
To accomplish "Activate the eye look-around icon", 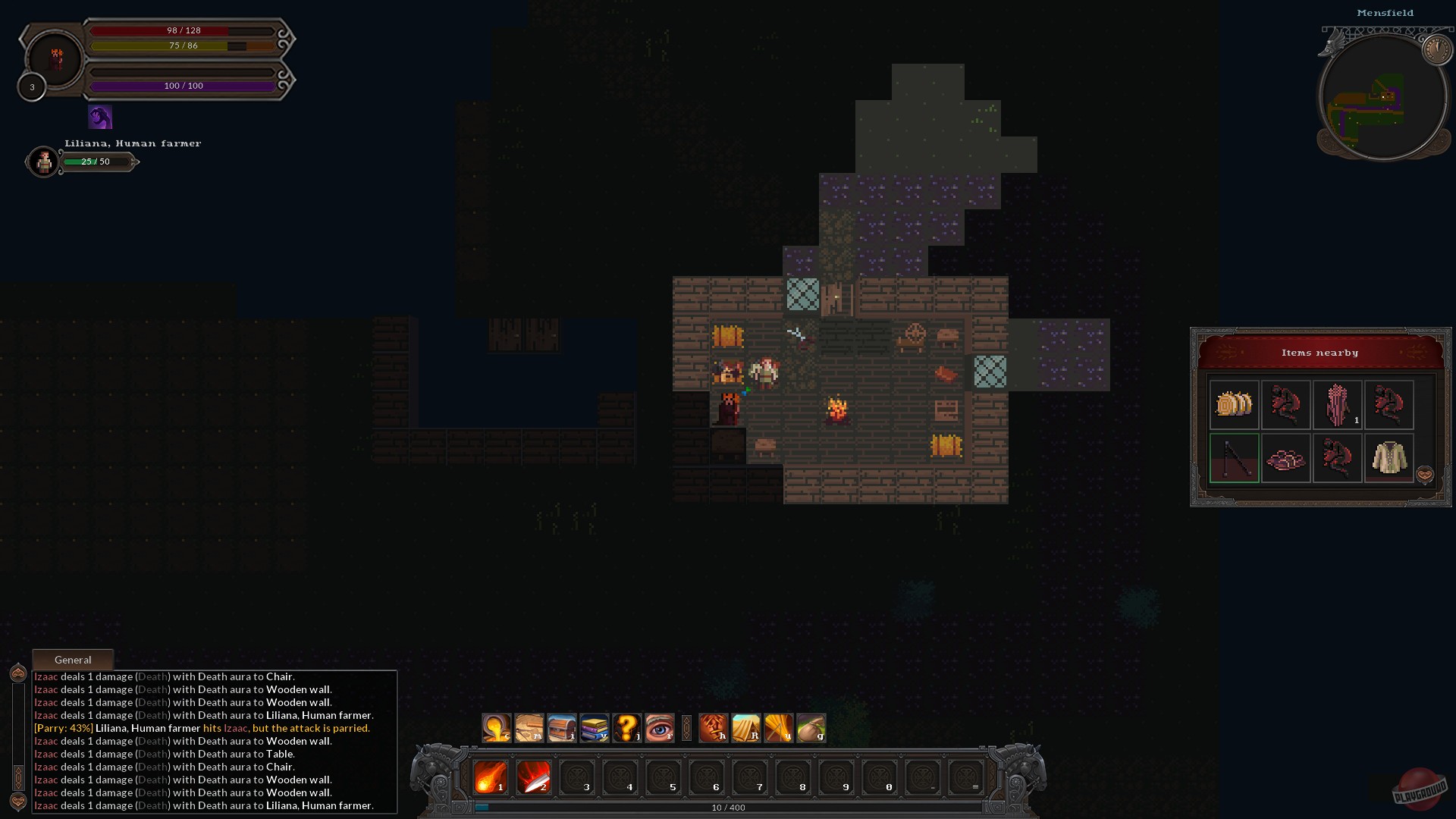I will (660, 728).
